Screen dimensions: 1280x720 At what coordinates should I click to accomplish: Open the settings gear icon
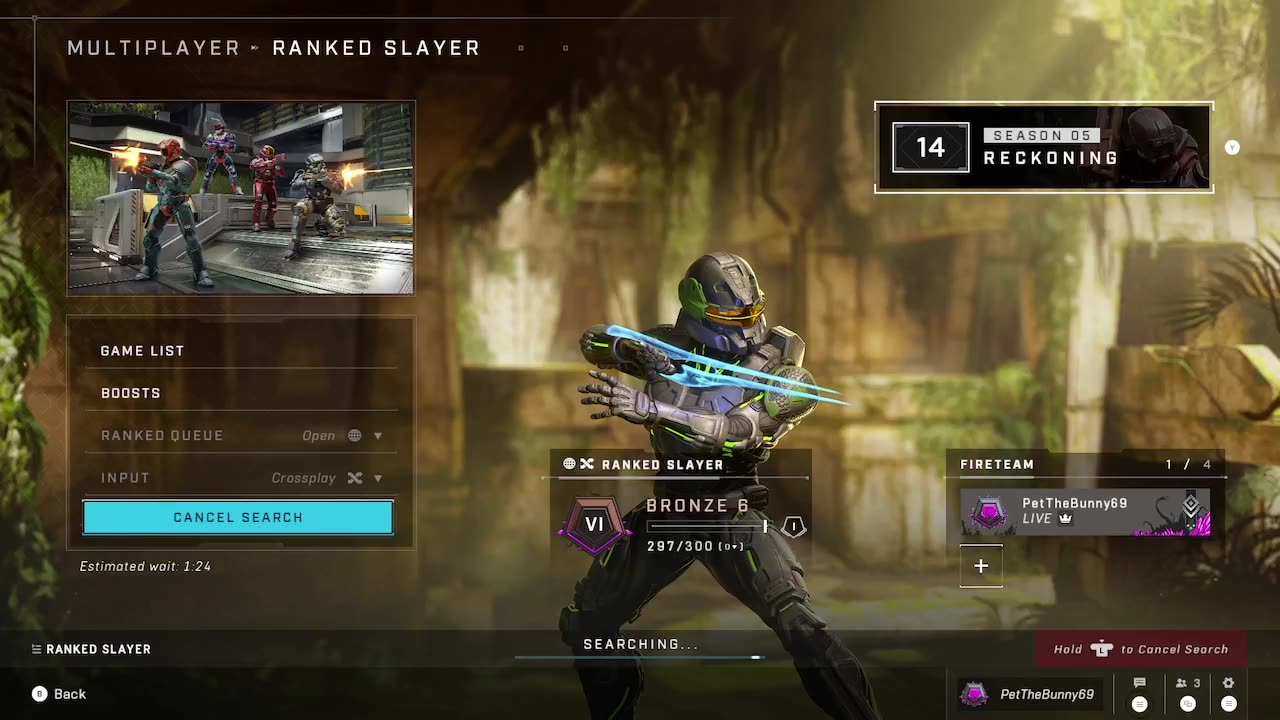1228,684
